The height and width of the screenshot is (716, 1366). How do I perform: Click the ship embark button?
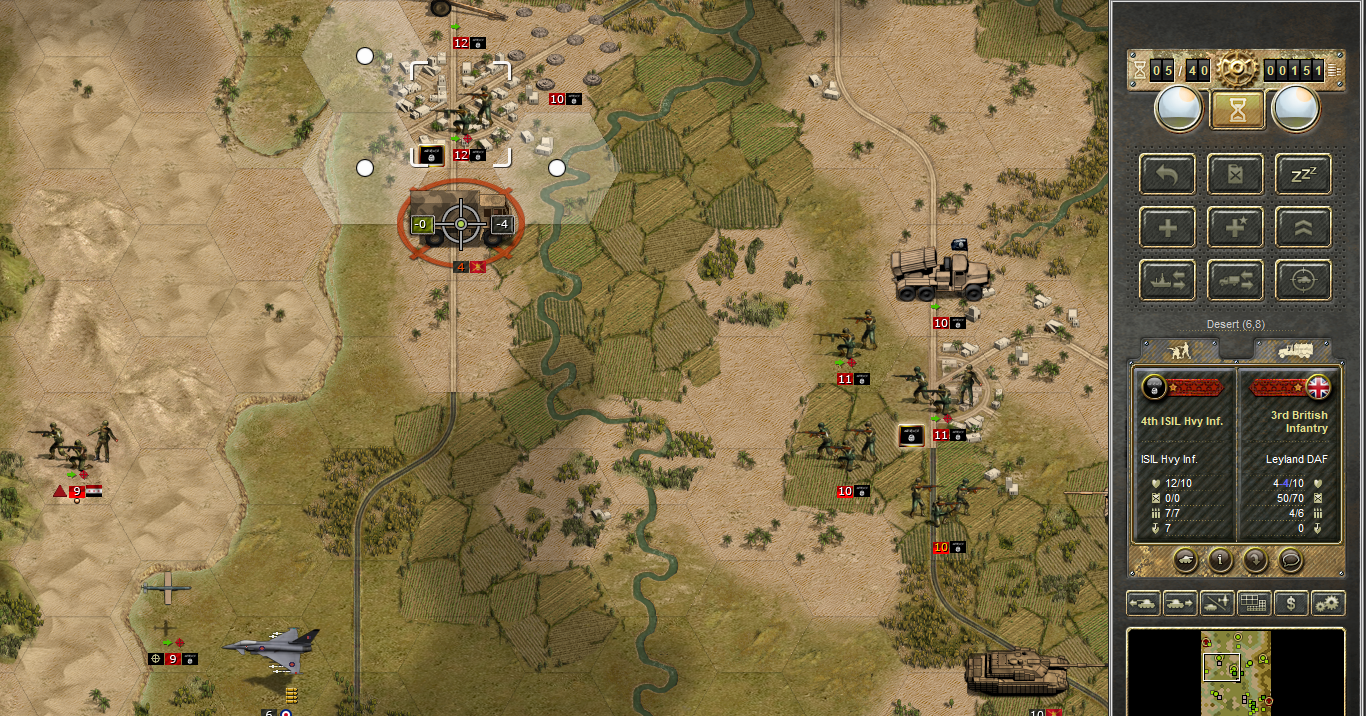click(x=1167, y=281)
